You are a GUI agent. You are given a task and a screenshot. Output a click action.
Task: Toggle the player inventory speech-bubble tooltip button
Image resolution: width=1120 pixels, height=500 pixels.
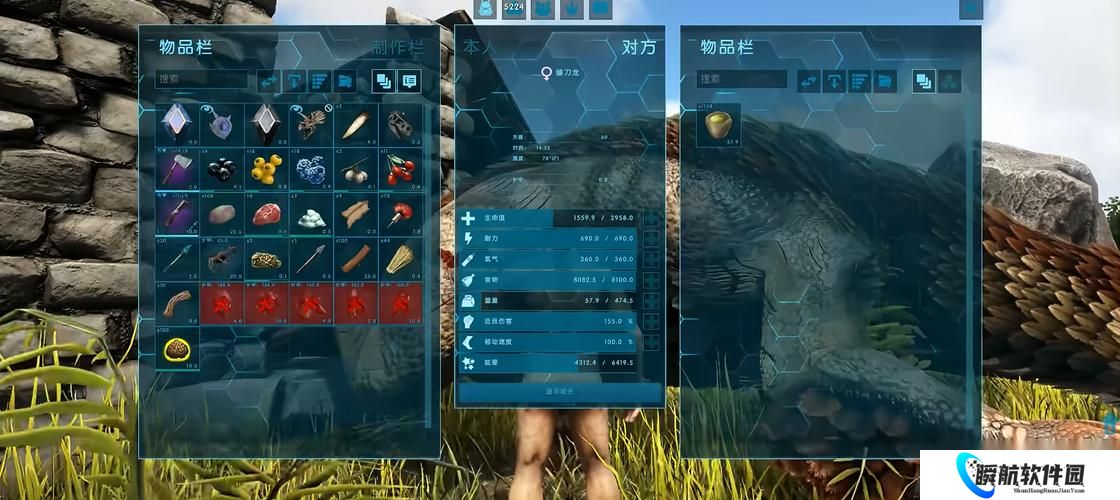pos(408,80)
